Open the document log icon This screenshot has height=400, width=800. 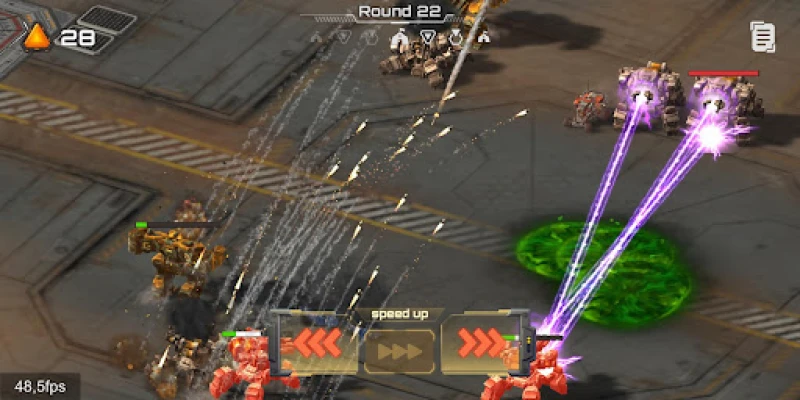pyautogui.click(x=763, y=38)
